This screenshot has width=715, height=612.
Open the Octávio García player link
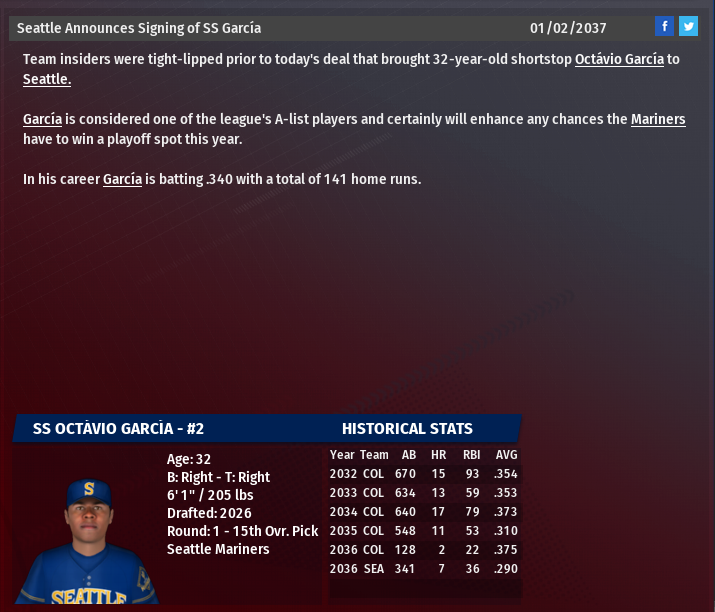click(619, 59)
